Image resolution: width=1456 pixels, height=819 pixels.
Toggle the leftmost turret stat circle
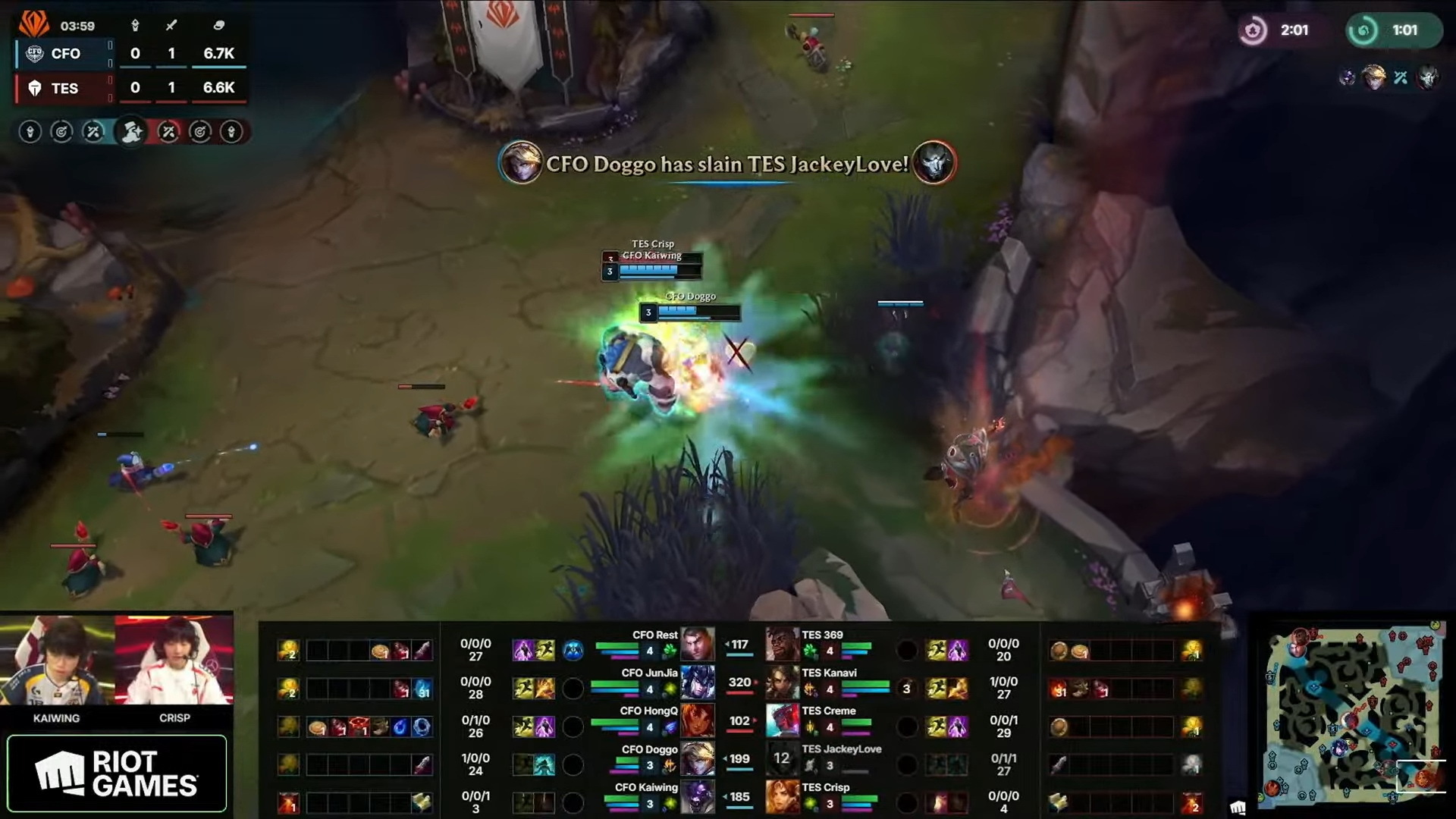[x=30, y=132]
